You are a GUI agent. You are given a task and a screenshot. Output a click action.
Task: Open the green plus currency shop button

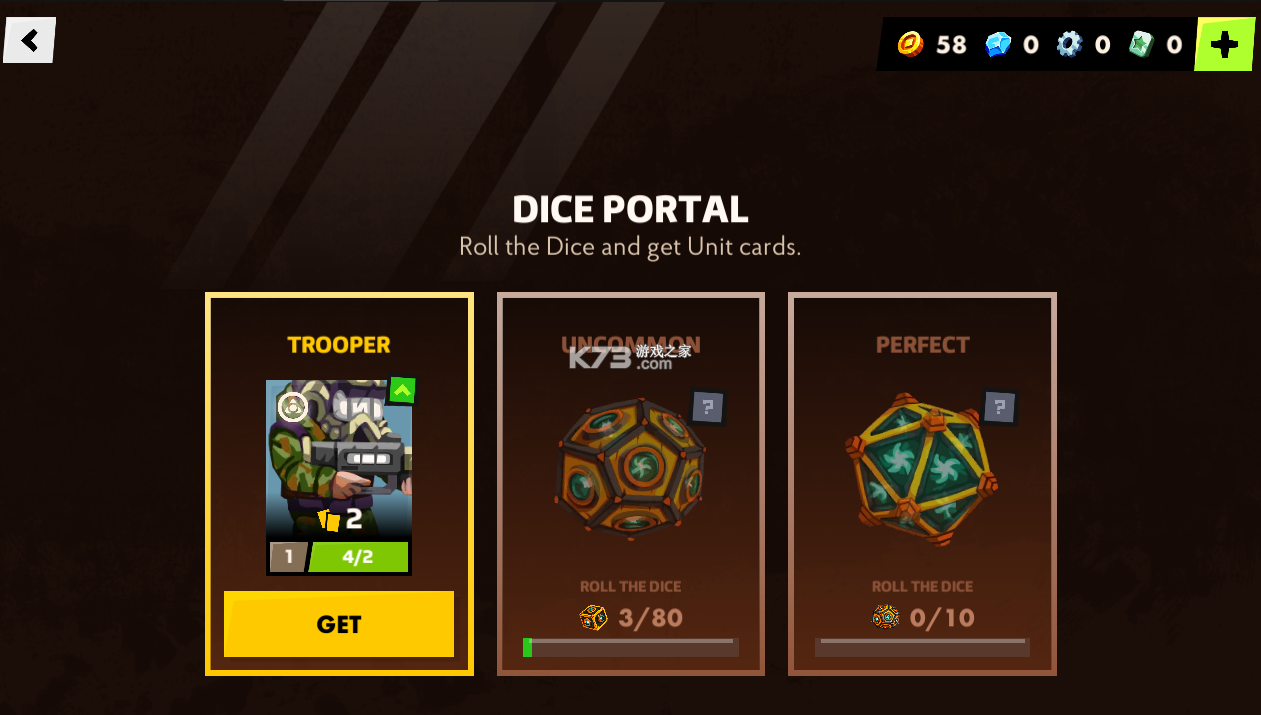point(1224,44)
